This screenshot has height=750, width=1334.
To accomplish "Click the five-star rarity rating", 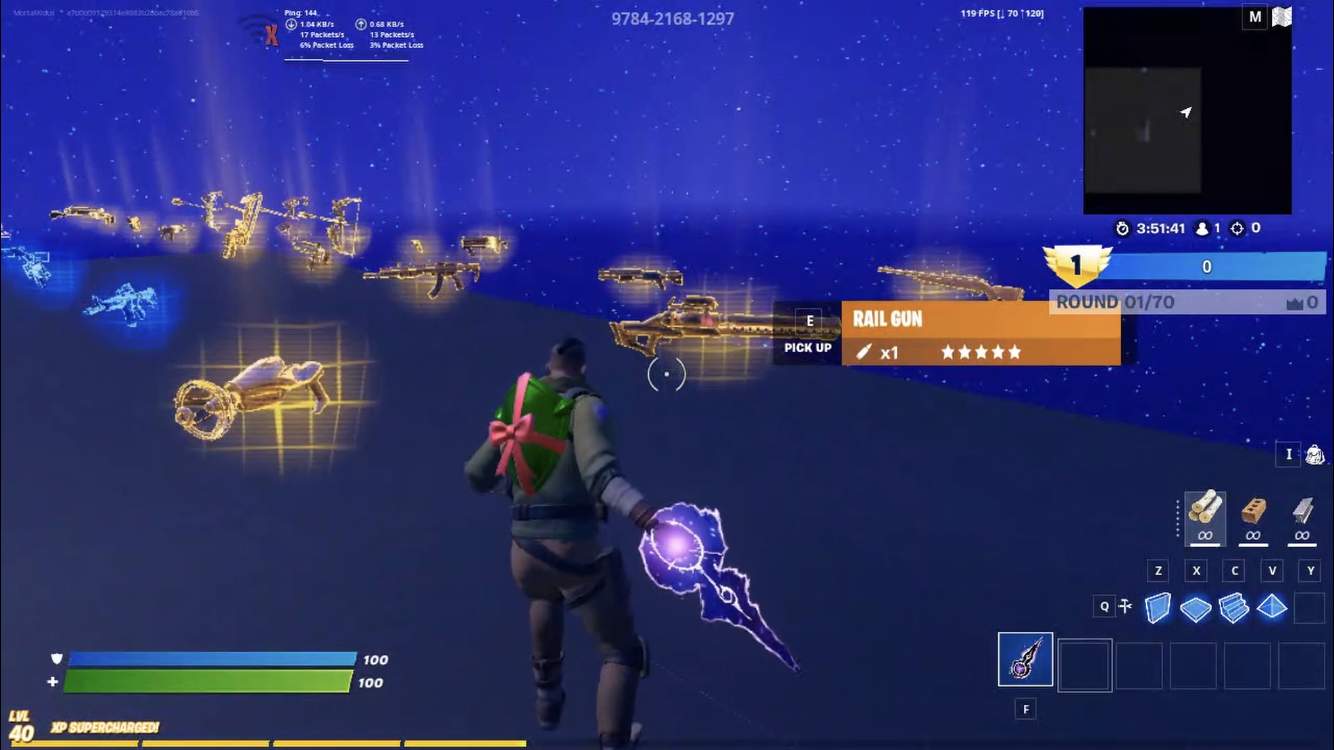I will coord(980,351).
